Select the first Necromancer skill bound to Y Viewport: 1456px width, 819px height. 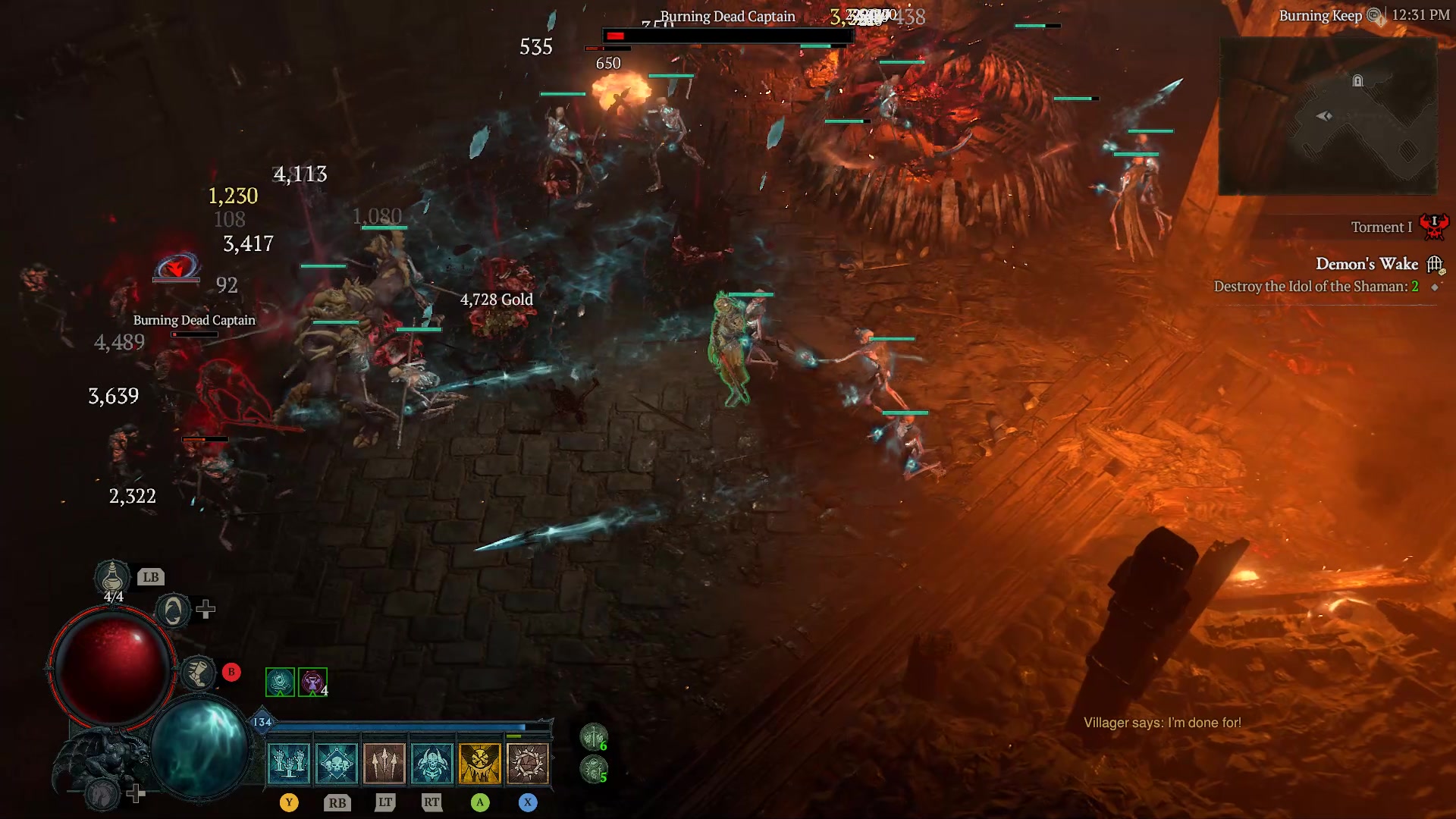pyautogui.click(x=288, y=762)
